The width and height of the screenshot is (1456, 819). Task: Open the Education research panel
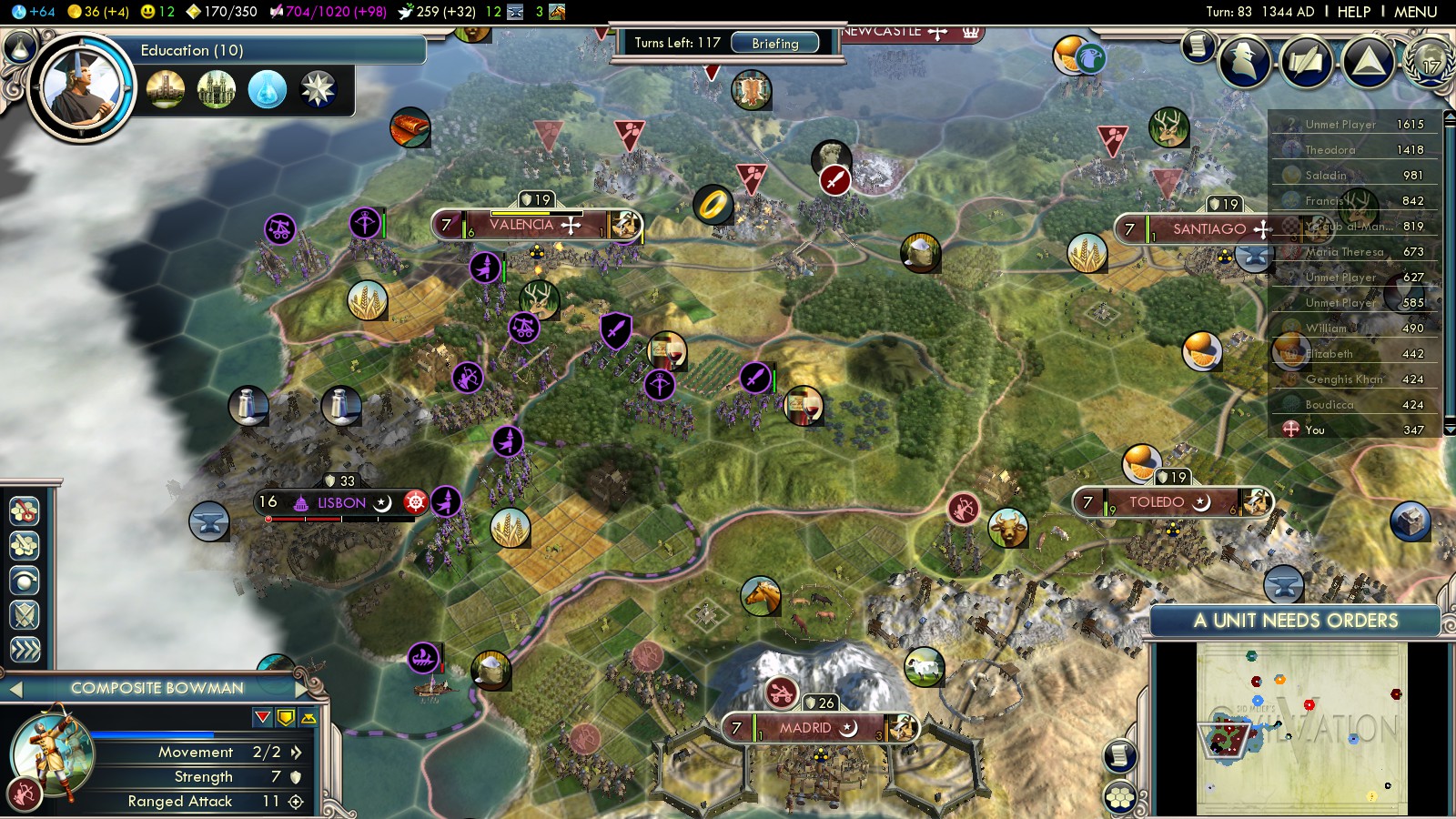(x=191, y=50)
